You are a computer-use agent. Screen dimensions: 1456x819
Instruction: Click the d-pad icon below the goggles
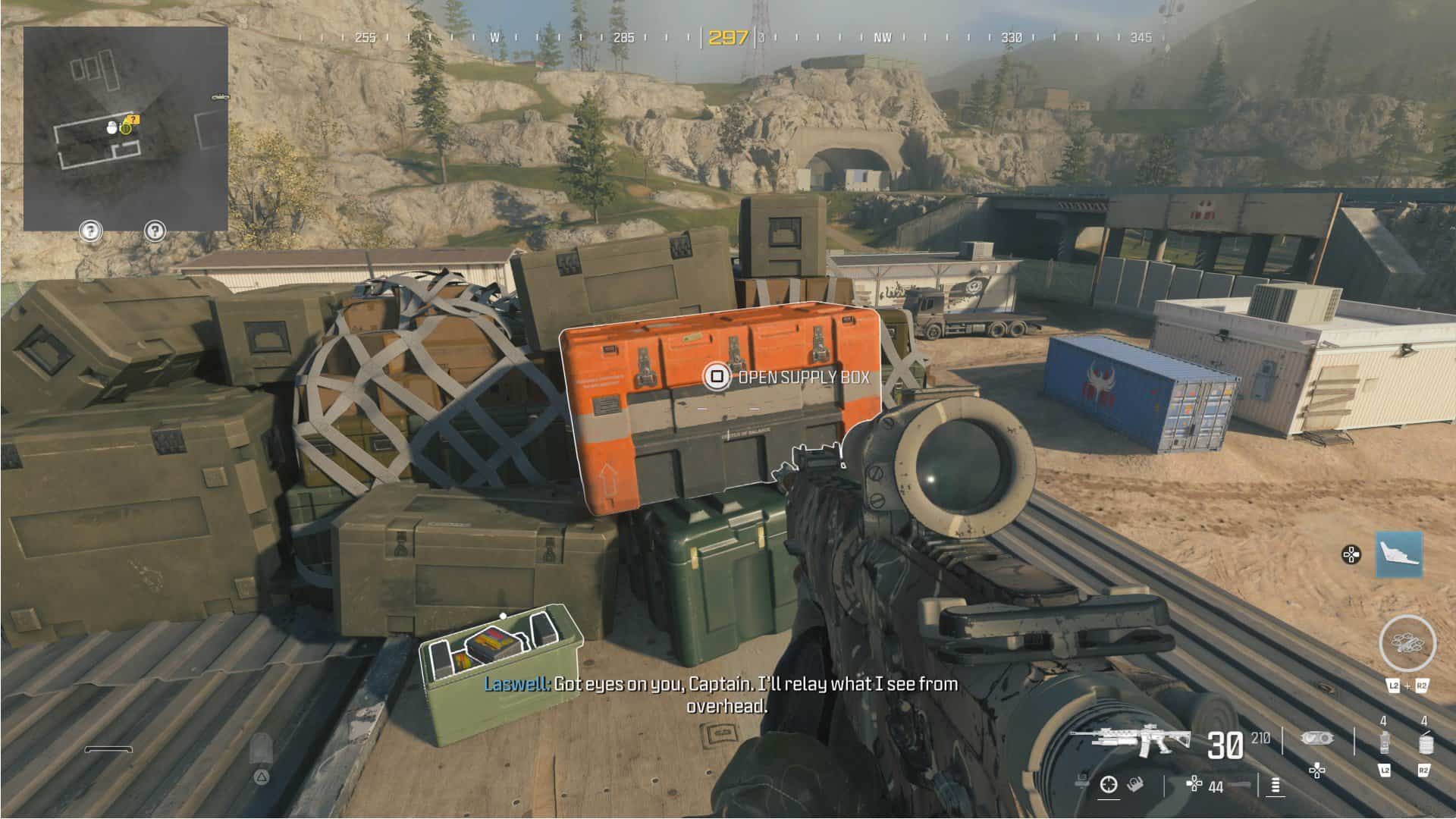click(x=1316, y=770)
